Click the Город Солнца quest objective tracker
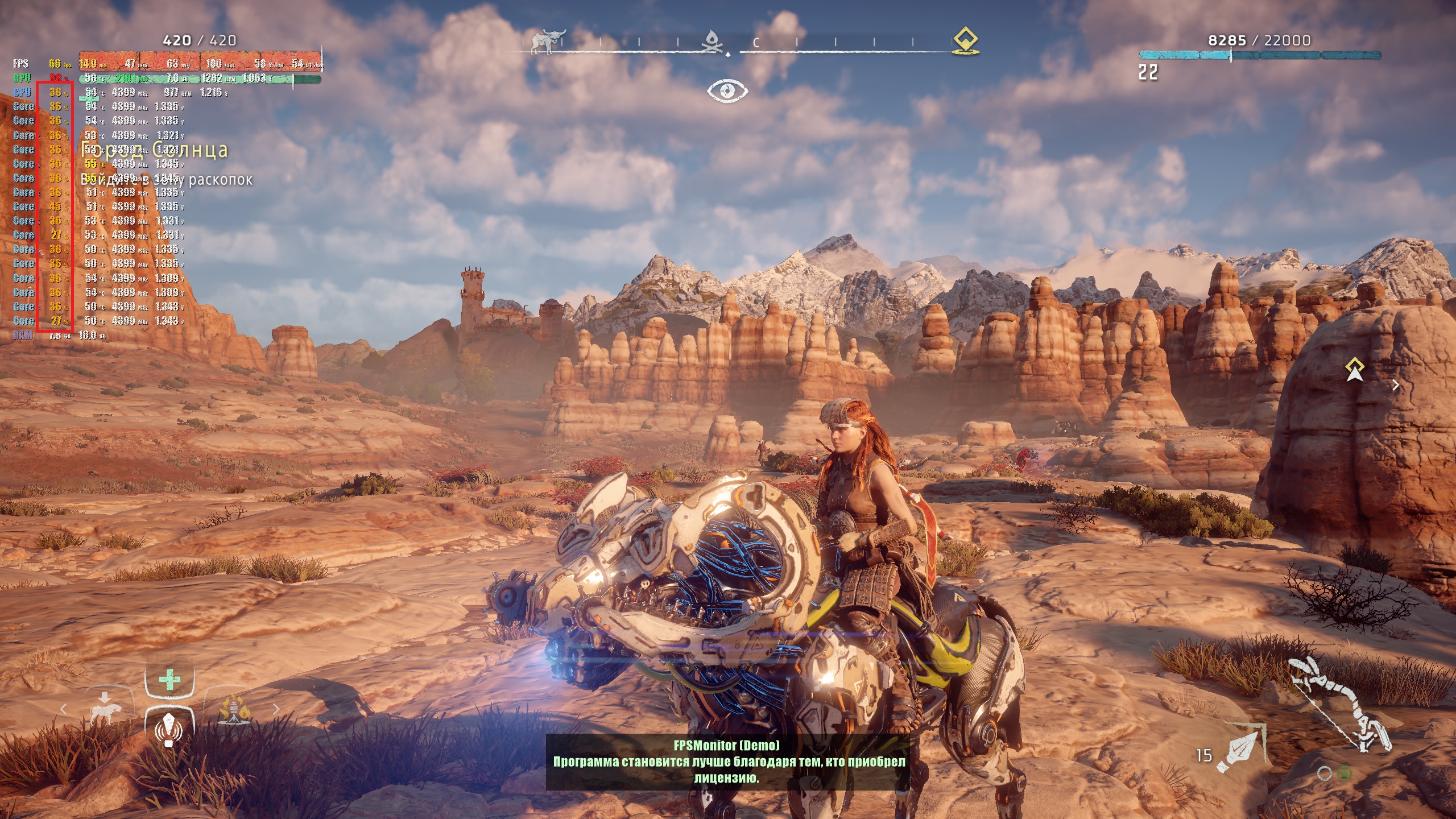The image size is (1456, 819). 155,151
